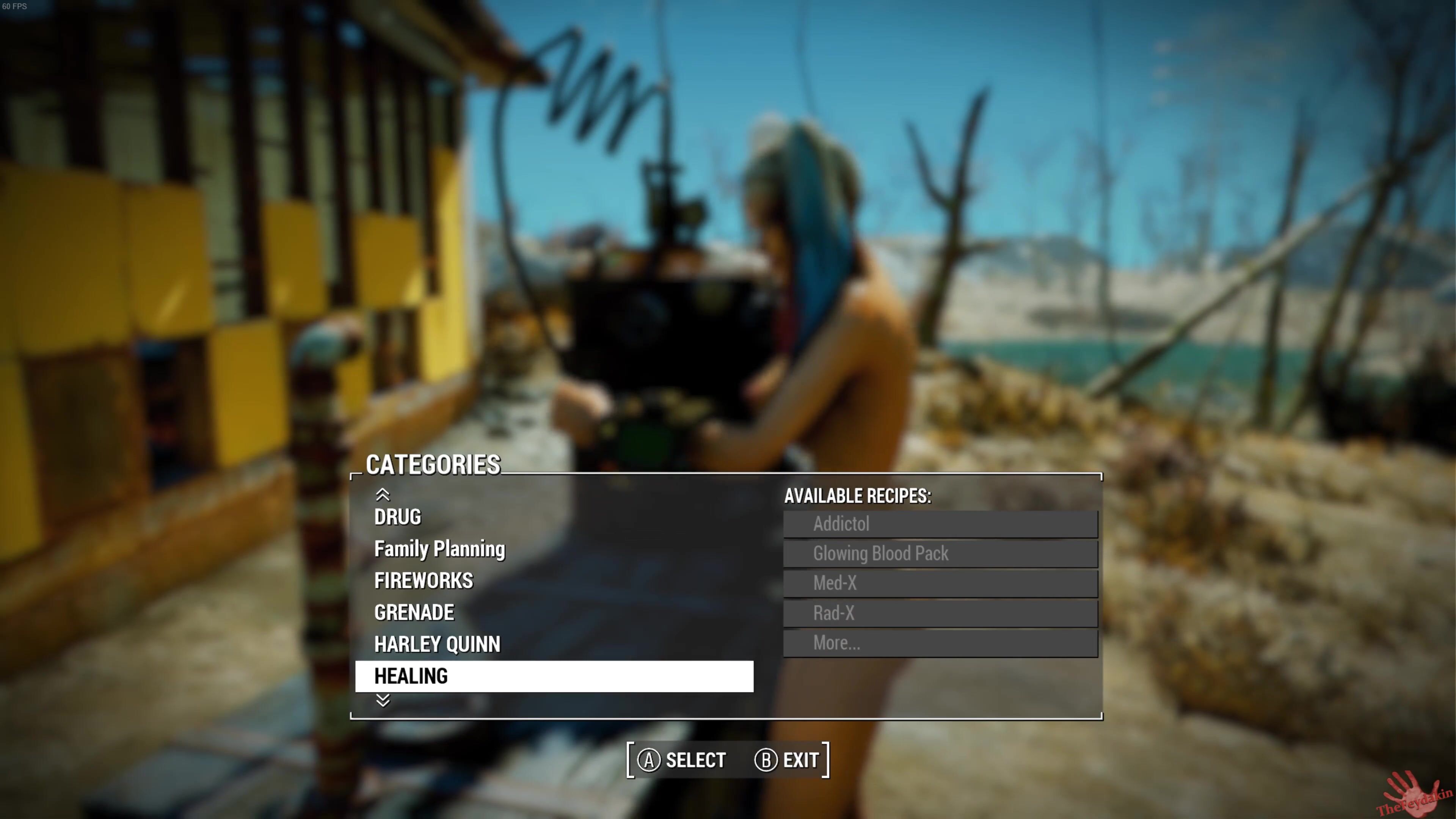Viewport: 1456px width, 819px height.
Task: Show more recipes via the More... row
Action: click(x=940, y=643)
